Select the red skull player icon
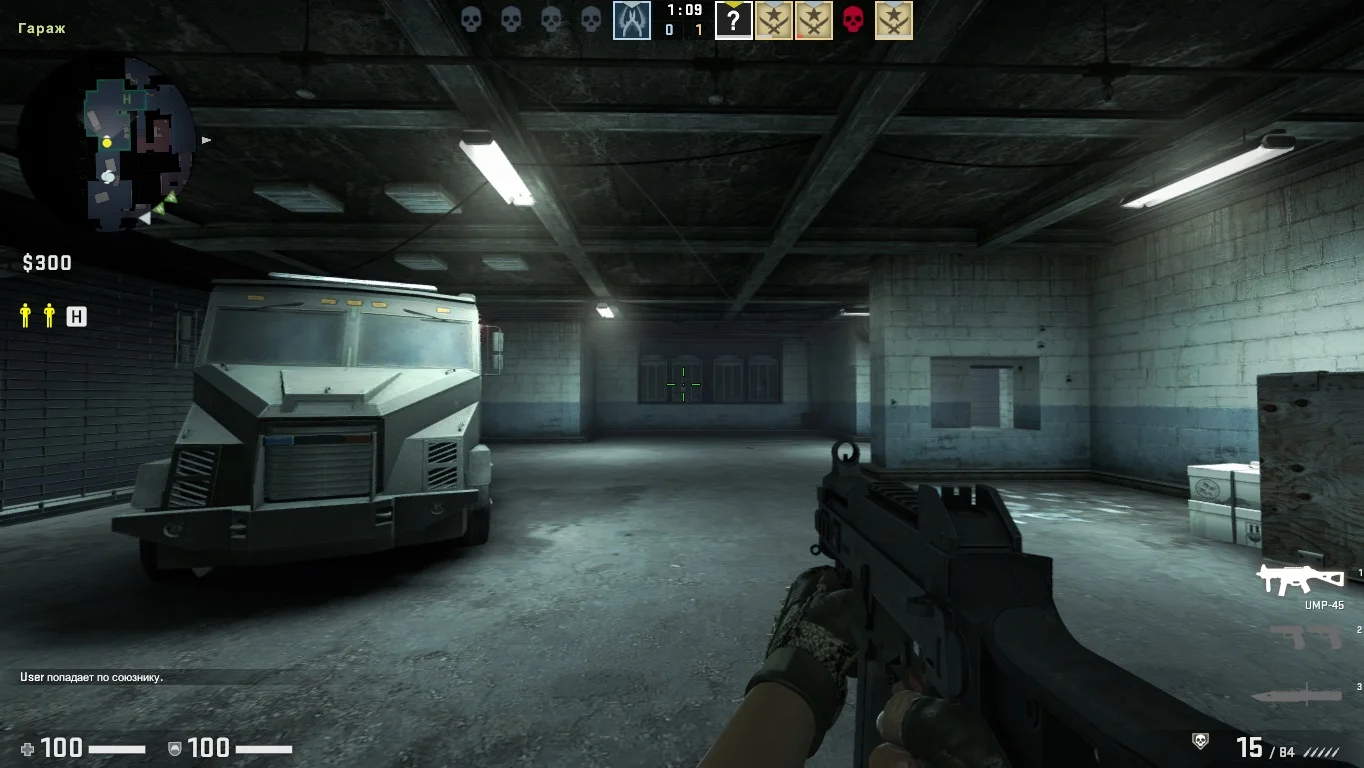The width and height of the screenshot is (1364, 768). (853, 20)
